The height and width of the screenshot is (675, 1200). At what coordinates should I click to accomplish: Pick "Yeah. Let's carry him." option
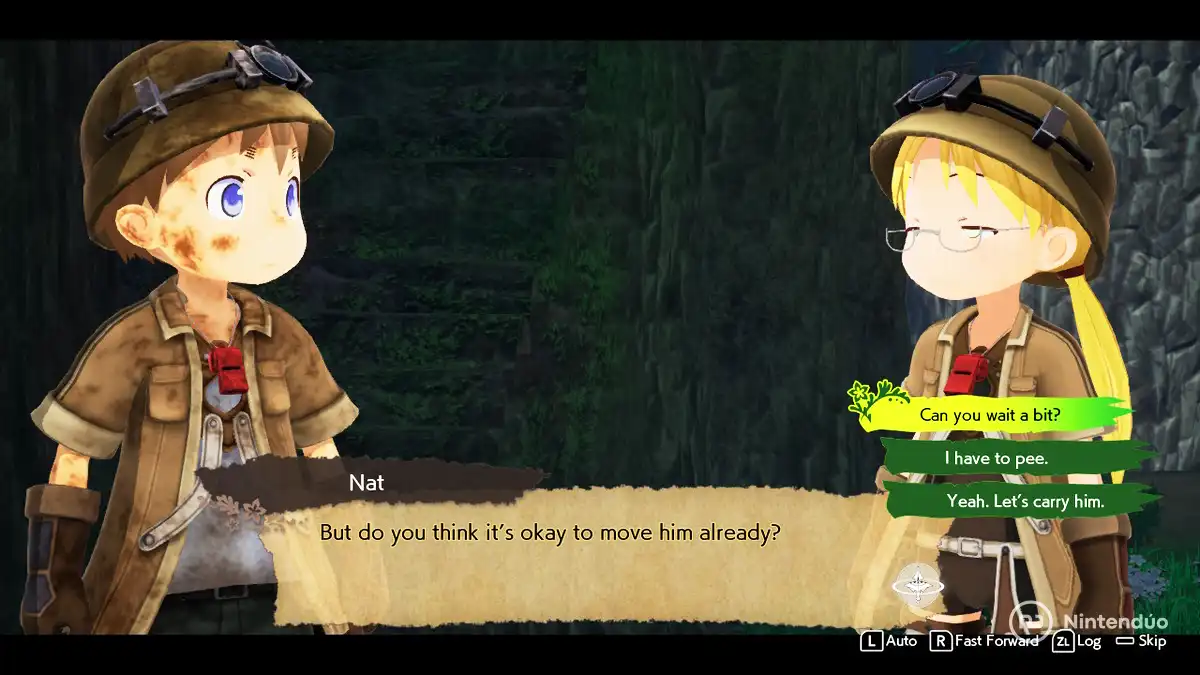(x=1024, y=501)
